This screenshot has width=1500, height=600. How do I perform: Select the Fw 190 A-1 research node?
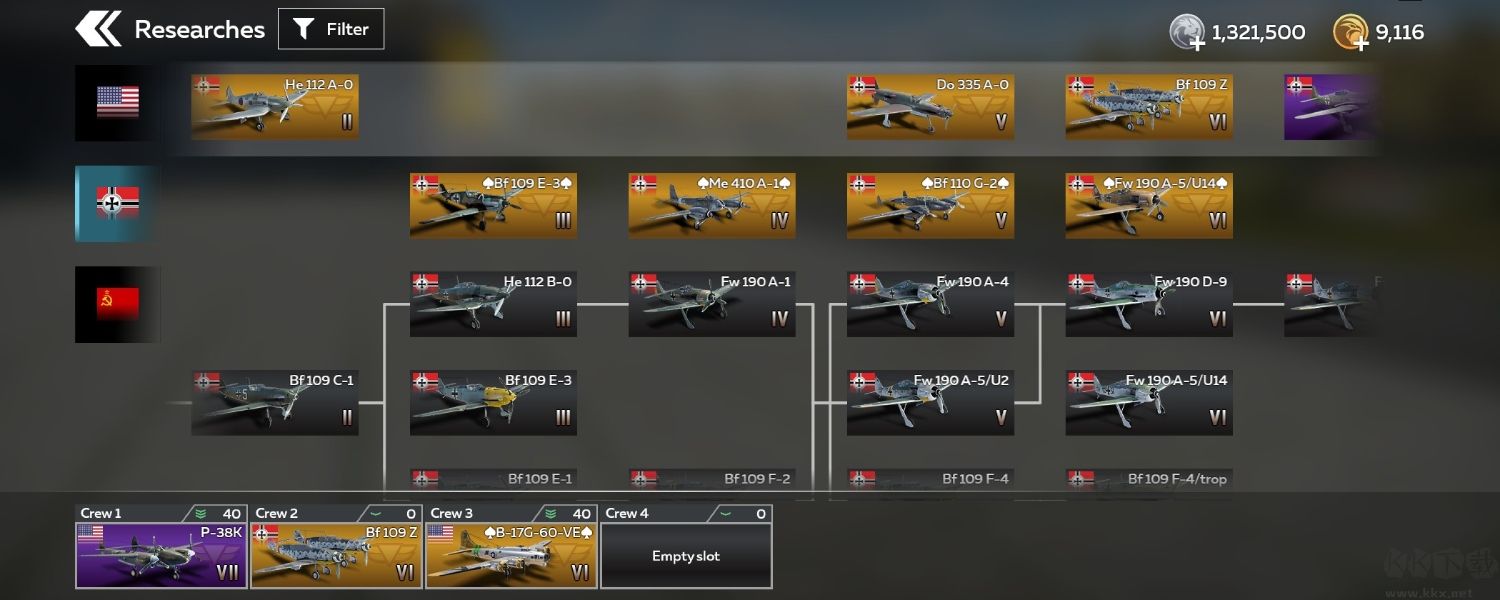(x=712, y=304)
